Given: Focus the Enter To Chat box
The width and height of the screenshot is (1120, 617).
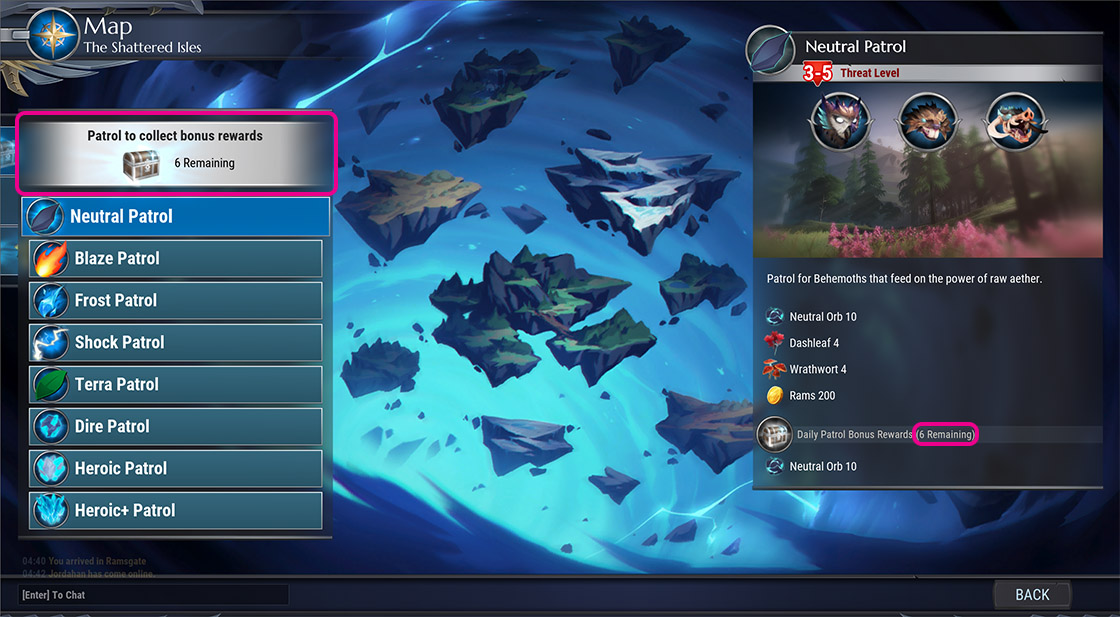Looking at the screenshot, I should (x=153, y=595).
